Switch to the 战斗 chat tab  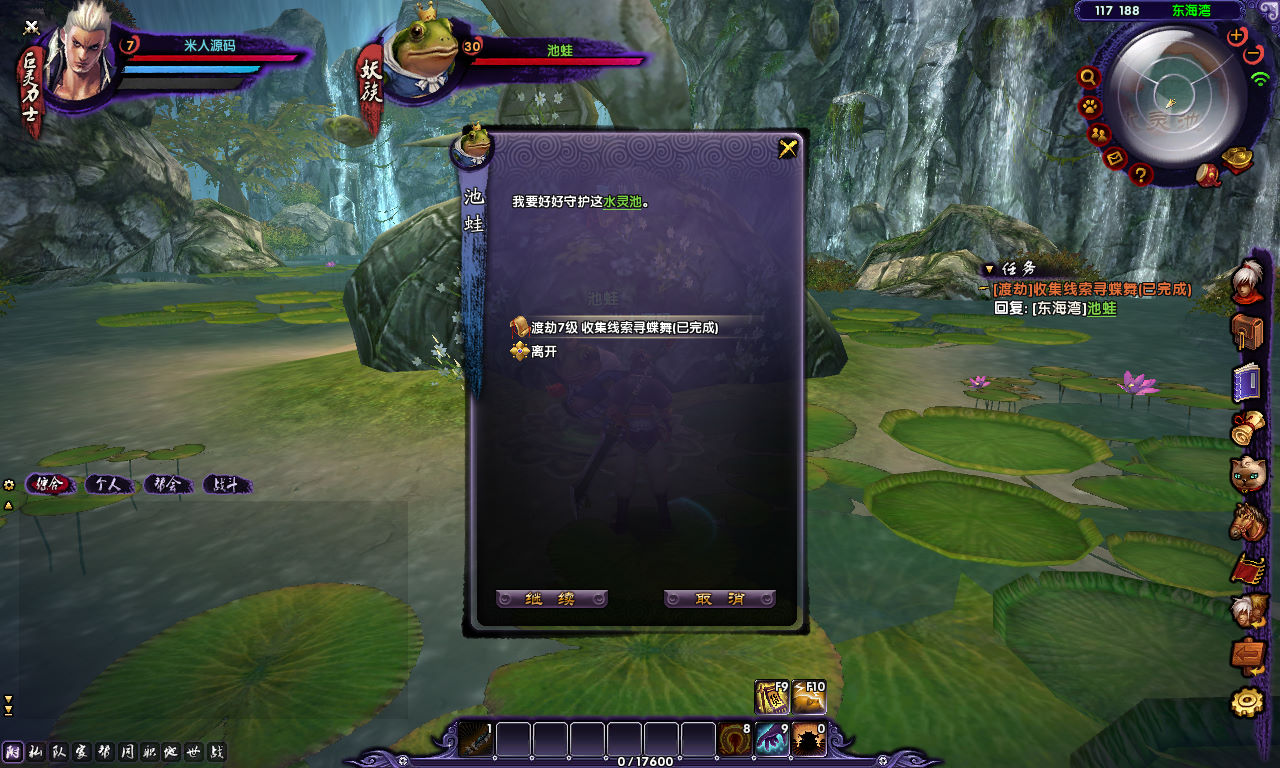pos(226,484)
